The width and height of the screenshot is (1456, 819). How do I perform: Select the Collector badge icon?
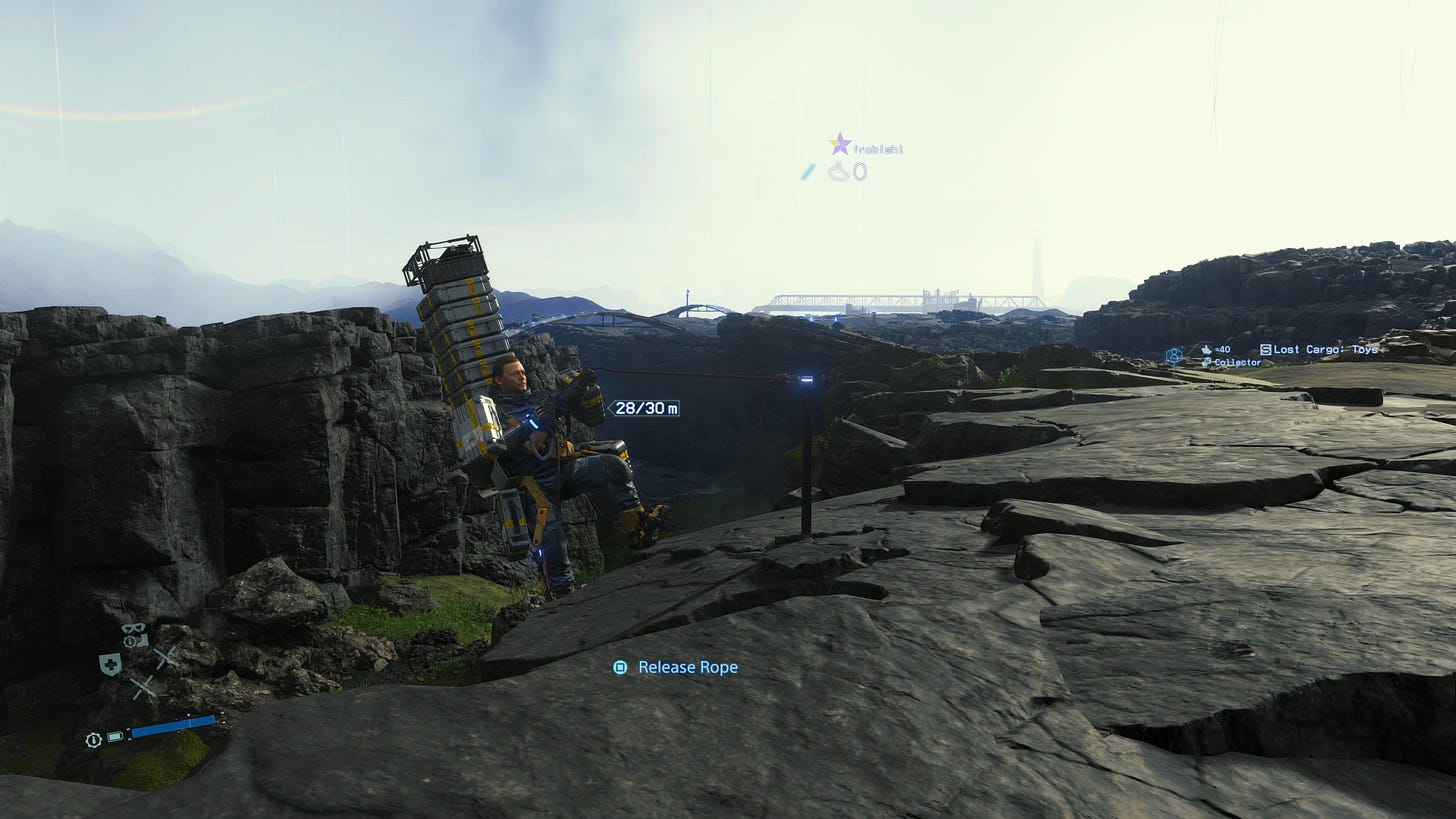tap(1206, 361)
